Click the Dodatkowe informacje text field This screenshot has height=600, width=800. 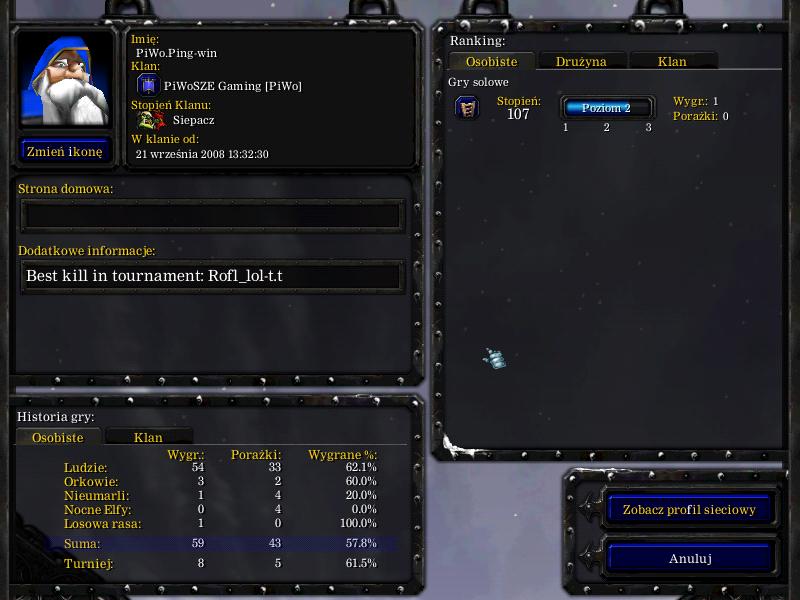coord(212,276)
